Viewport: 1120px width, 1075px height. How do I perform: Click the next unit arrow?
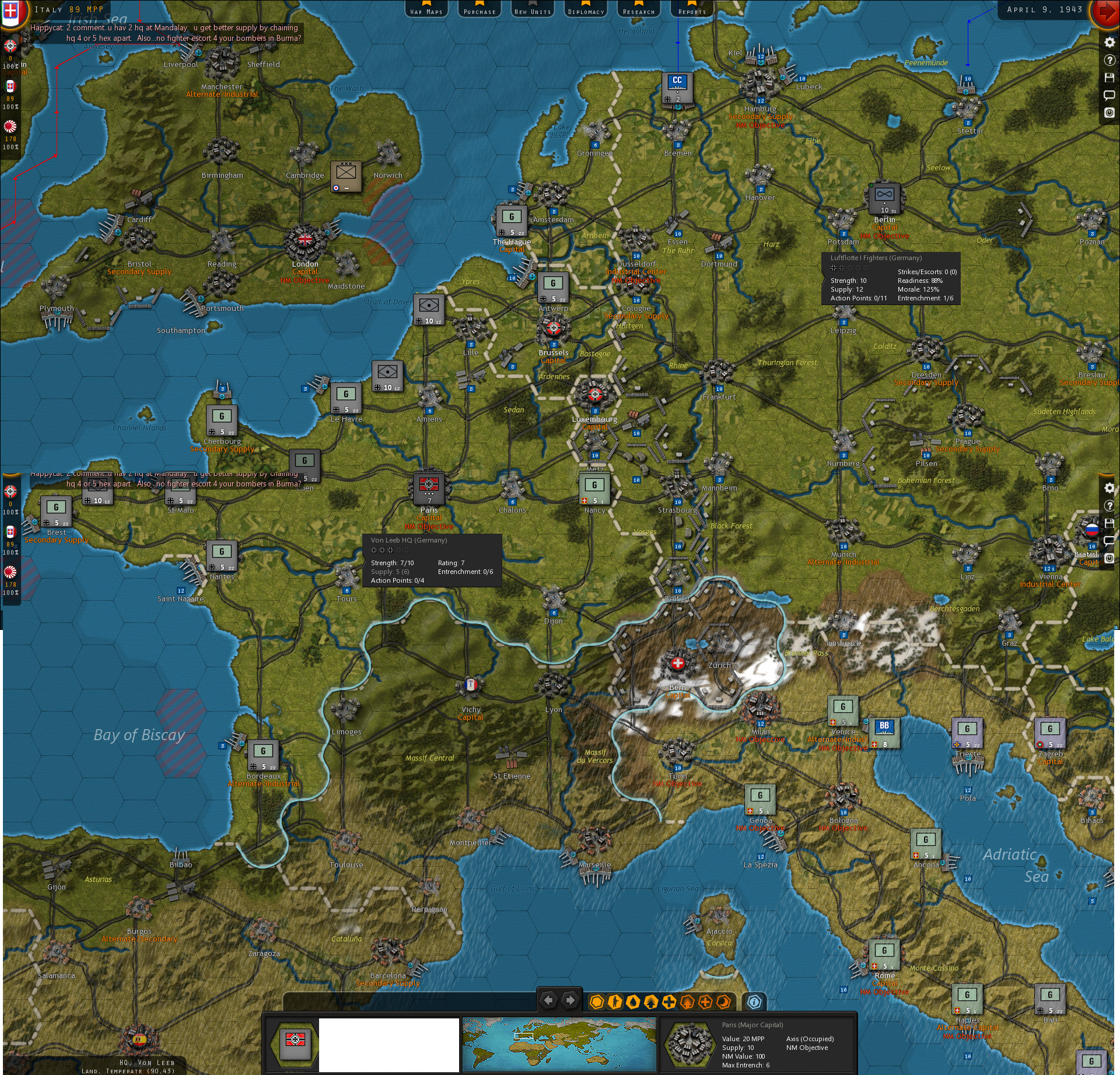(570, 1001)
